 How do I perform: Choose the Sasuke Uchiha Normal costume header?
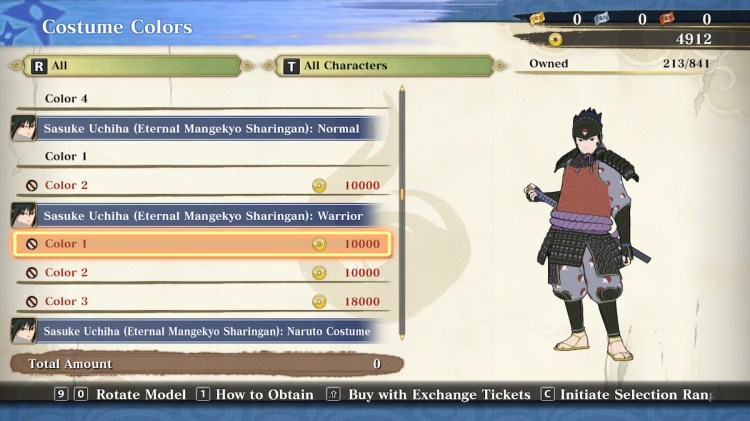(x=200, y=128)
